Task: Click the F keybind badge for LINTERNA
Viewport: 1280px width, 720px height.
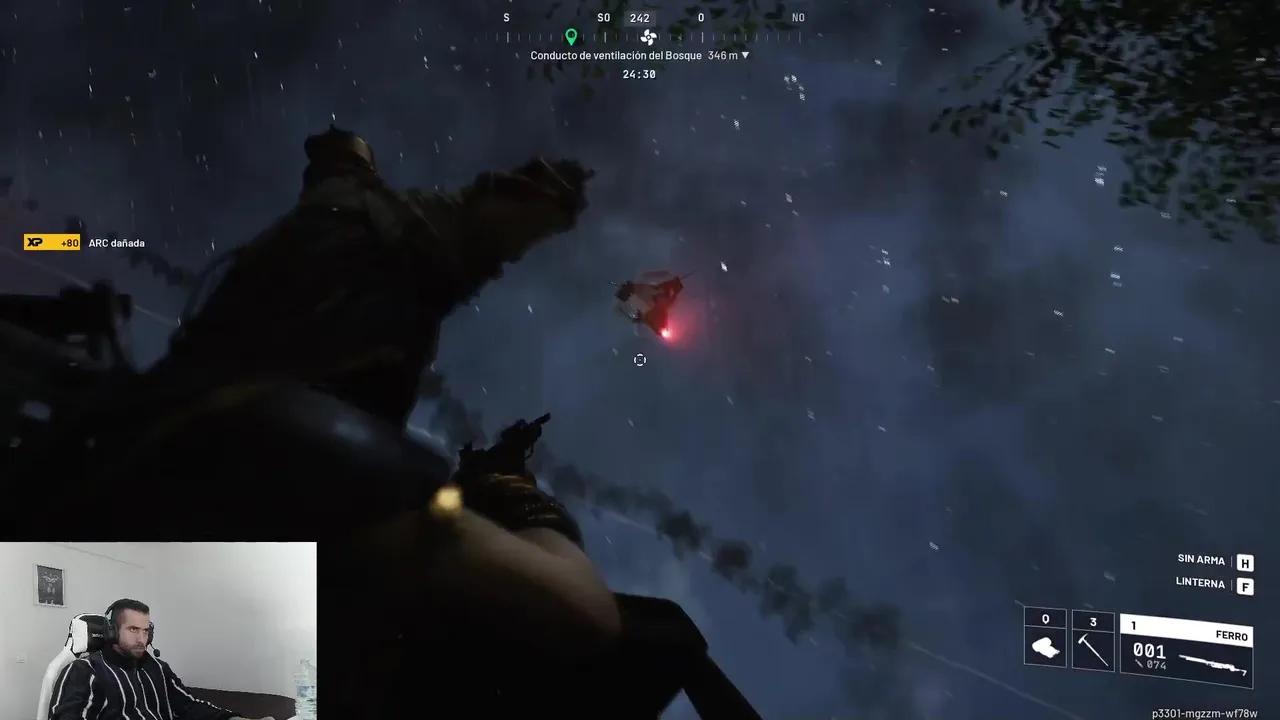Action: (x=1244, y=584)
